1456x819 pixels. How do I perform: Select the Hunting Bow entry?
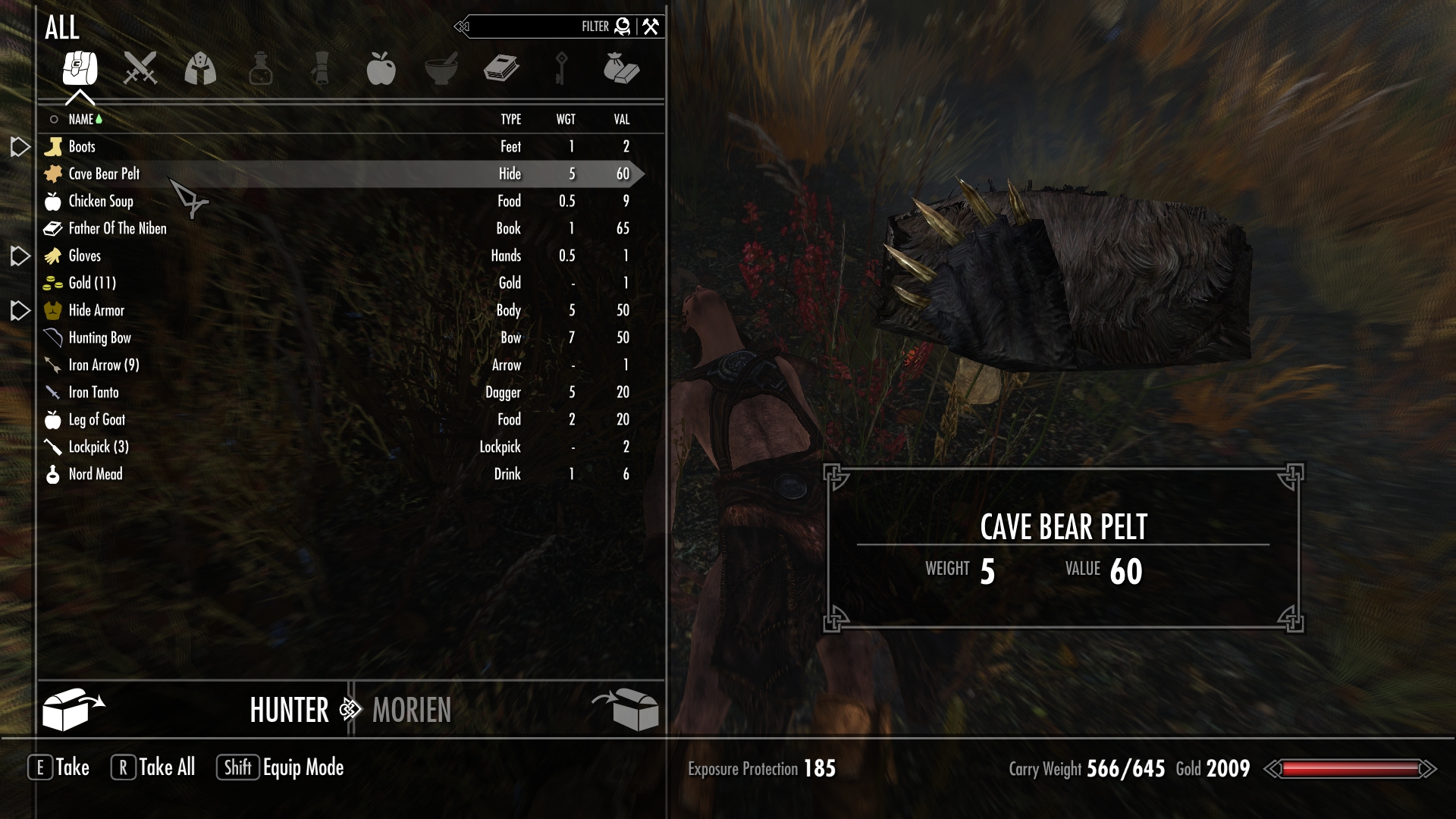(100, 337)
